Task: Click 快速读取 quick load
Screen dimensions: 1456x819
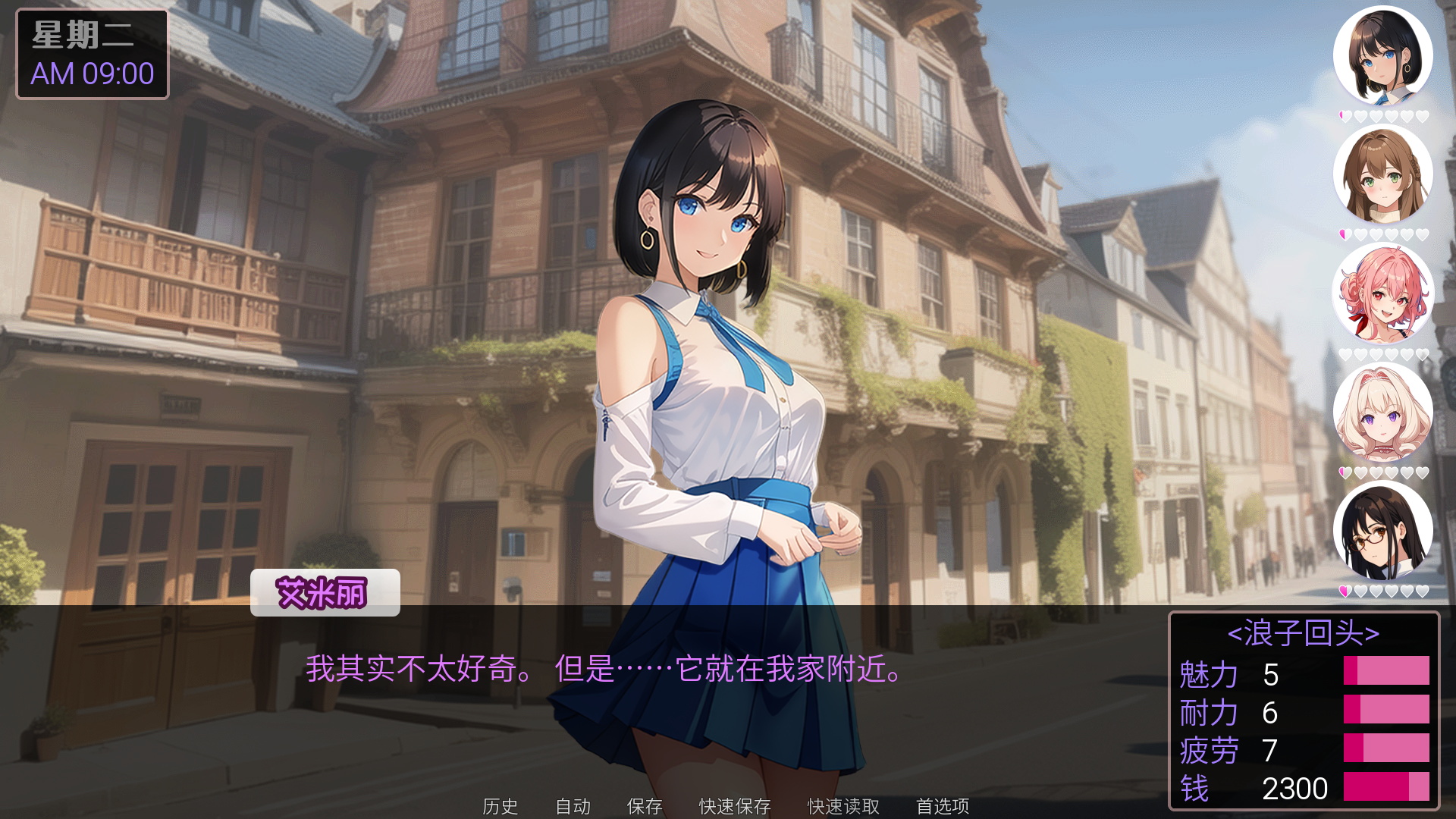Action: [843, 805]
